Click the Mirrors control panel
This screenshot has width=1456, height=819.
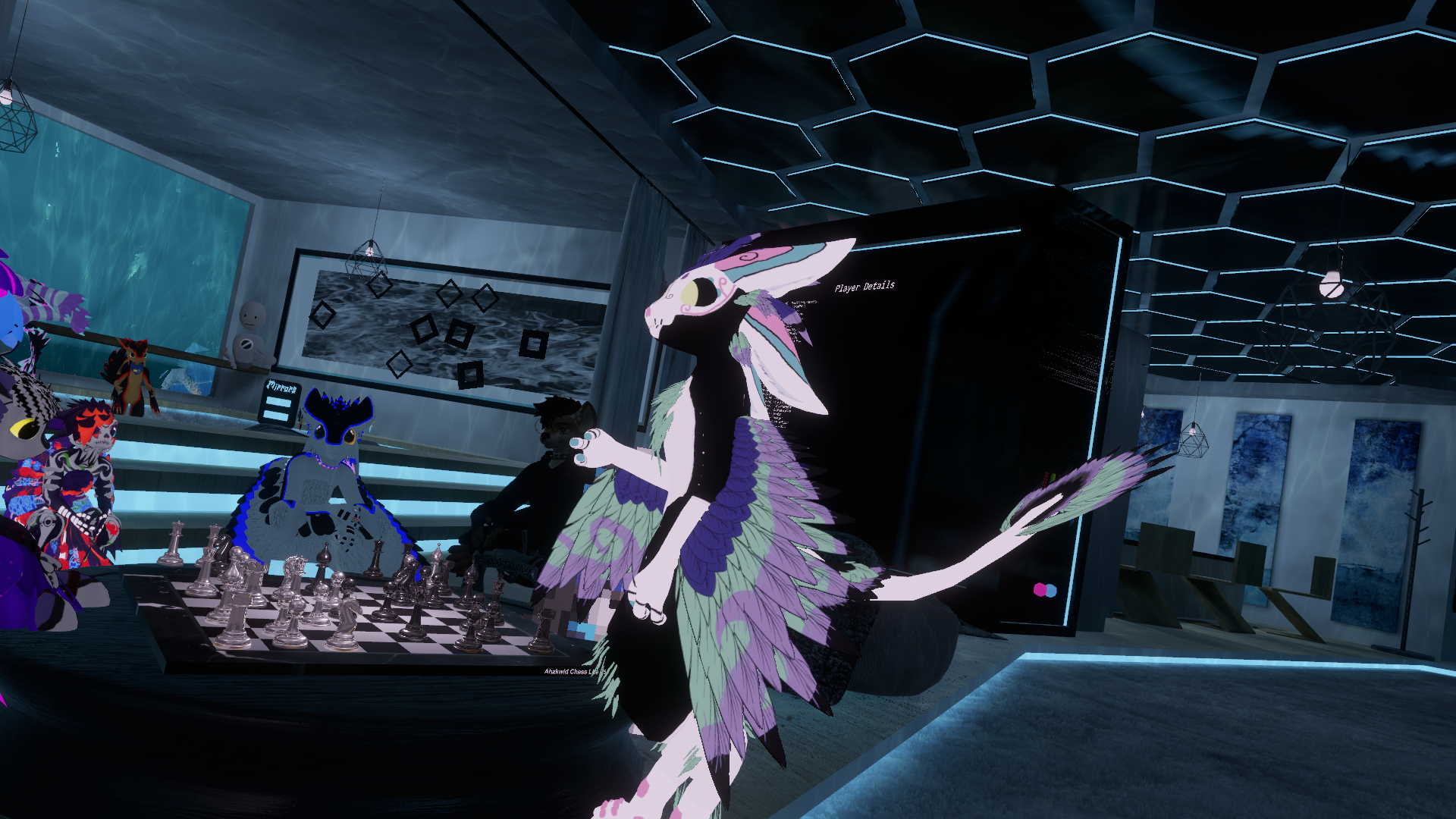click(279, 402)
